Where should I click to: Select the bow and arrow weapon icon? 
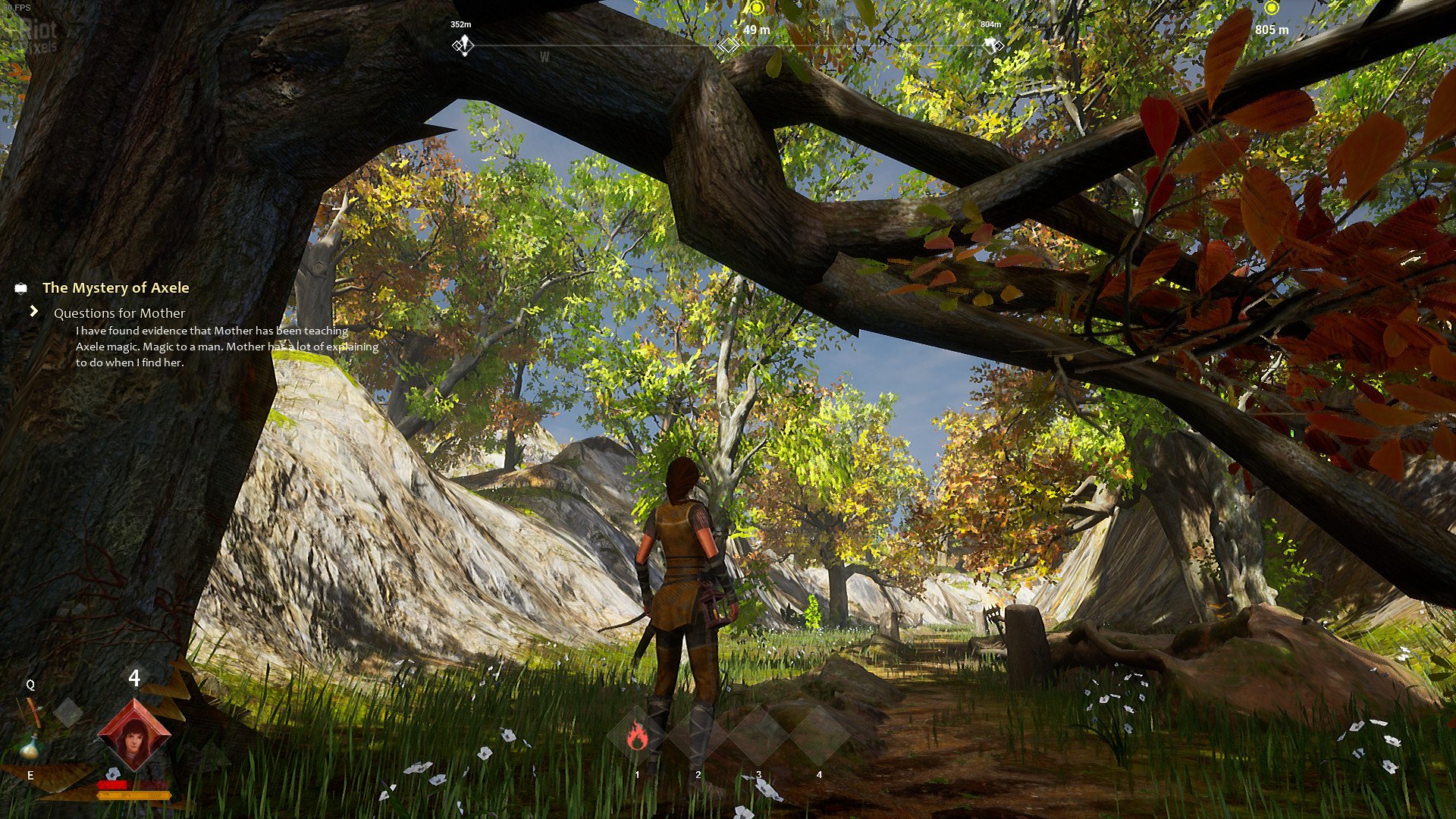(33, 711)
